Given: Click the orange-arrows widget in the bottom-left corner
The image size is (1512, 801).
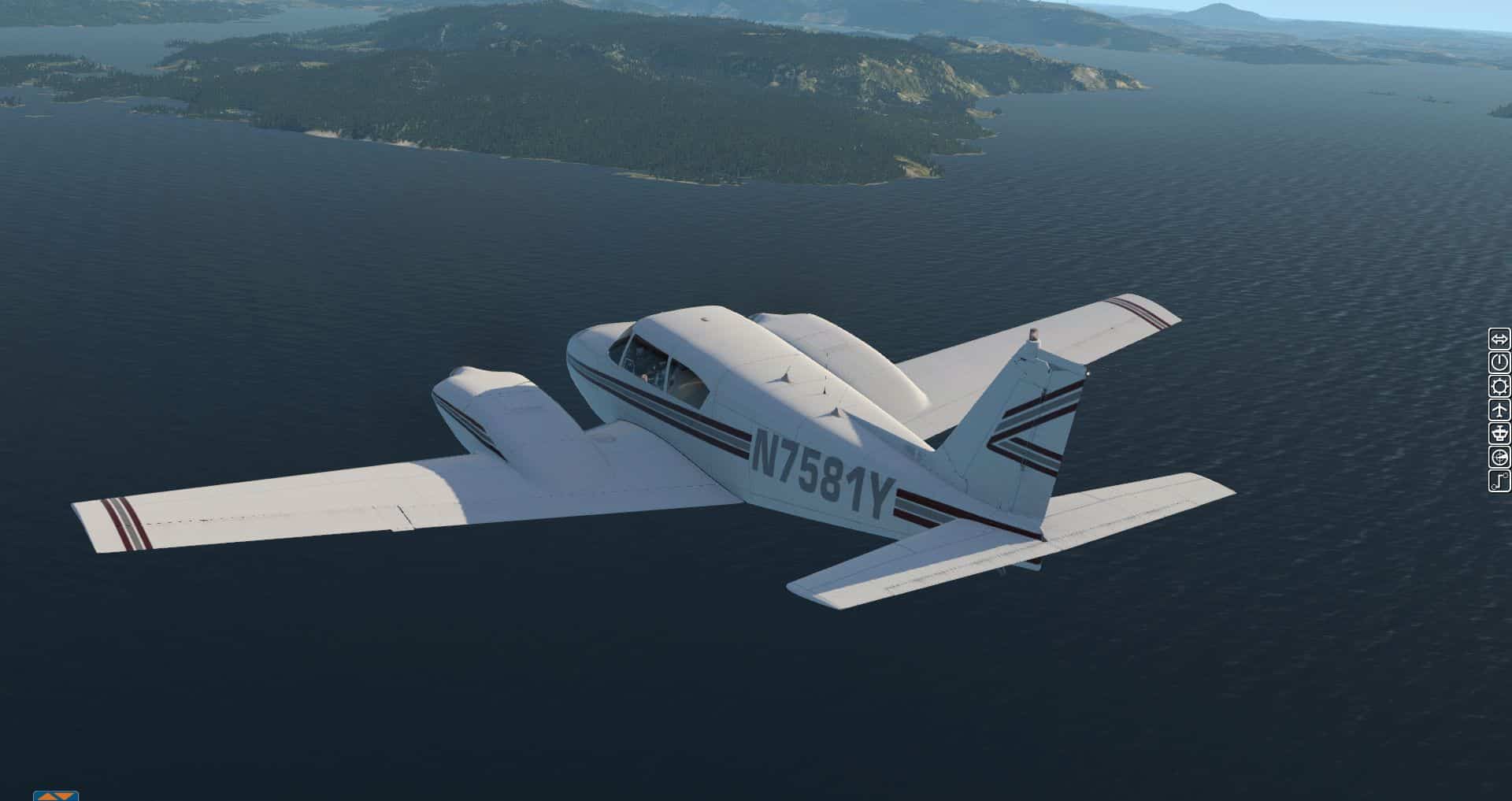Looking at the screenshot, I should point(56,795).
